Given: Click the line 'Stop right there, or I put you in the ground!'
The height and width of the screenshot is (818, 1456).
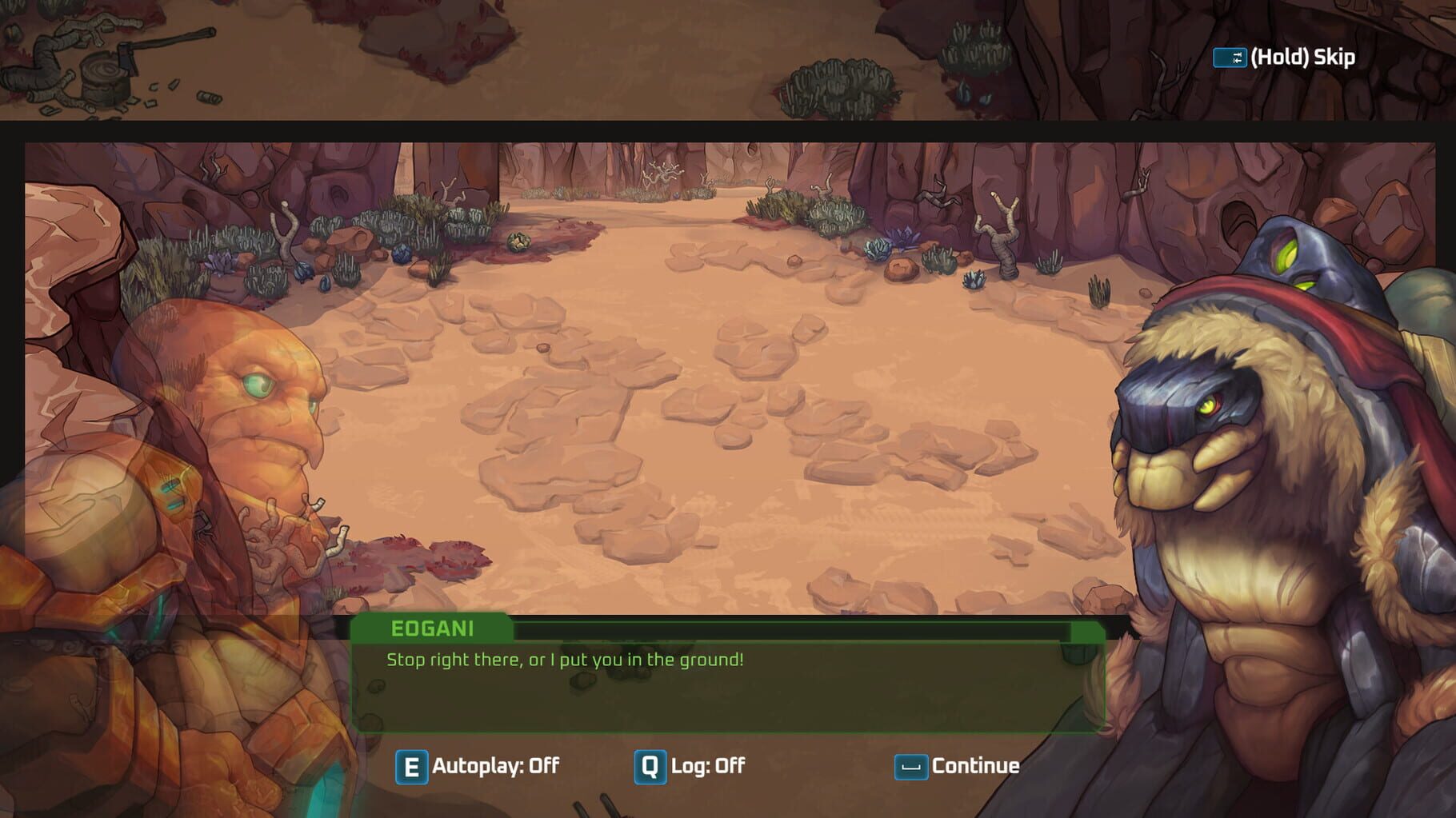Looking at the screenshot, I should (x=564, y=660).
